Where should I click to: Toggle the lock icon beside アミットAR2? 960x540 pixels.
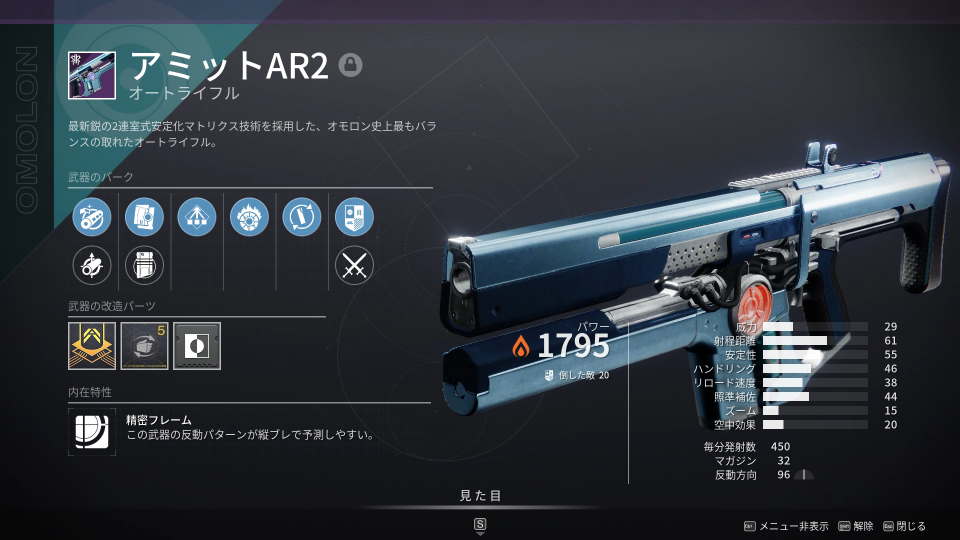click(x=350, y=65)
